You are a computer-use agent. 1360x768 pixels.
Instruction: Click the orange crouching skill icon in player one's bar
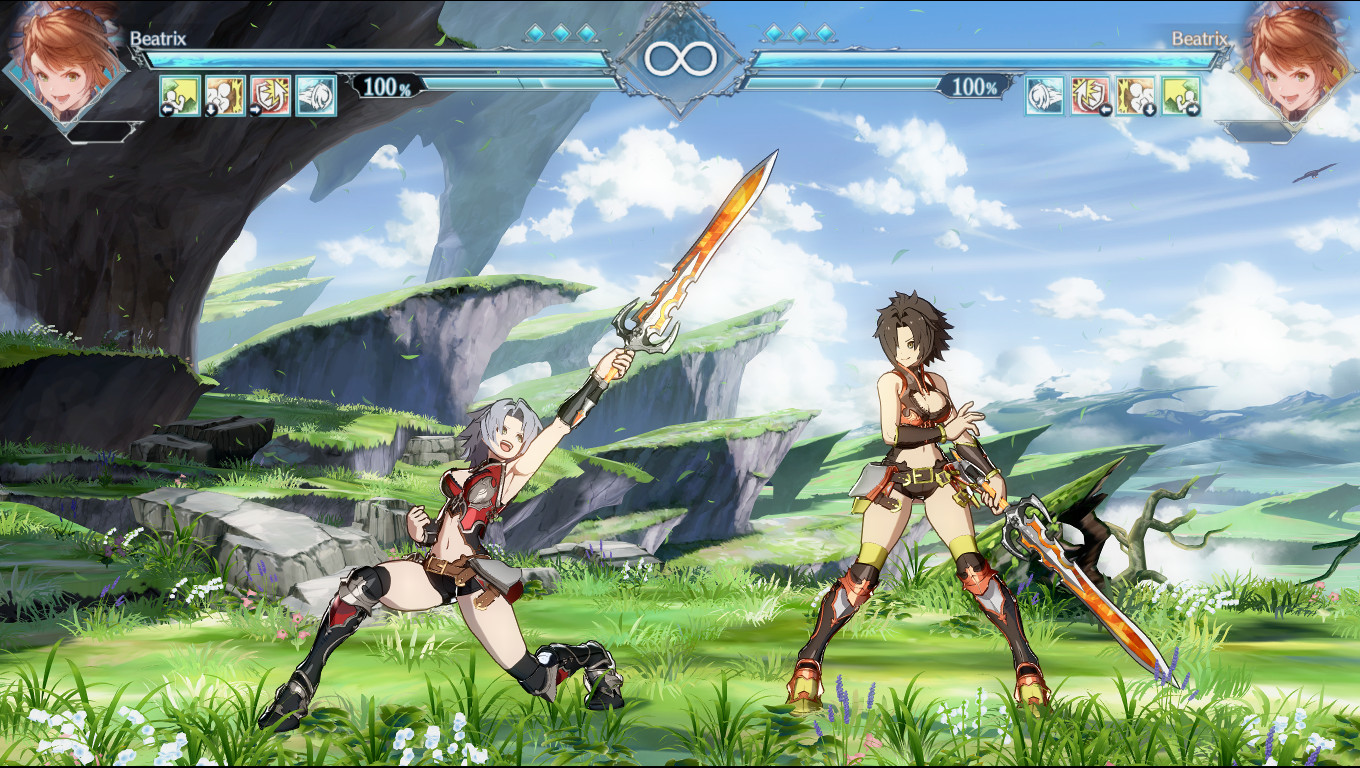tap(224, 94)
